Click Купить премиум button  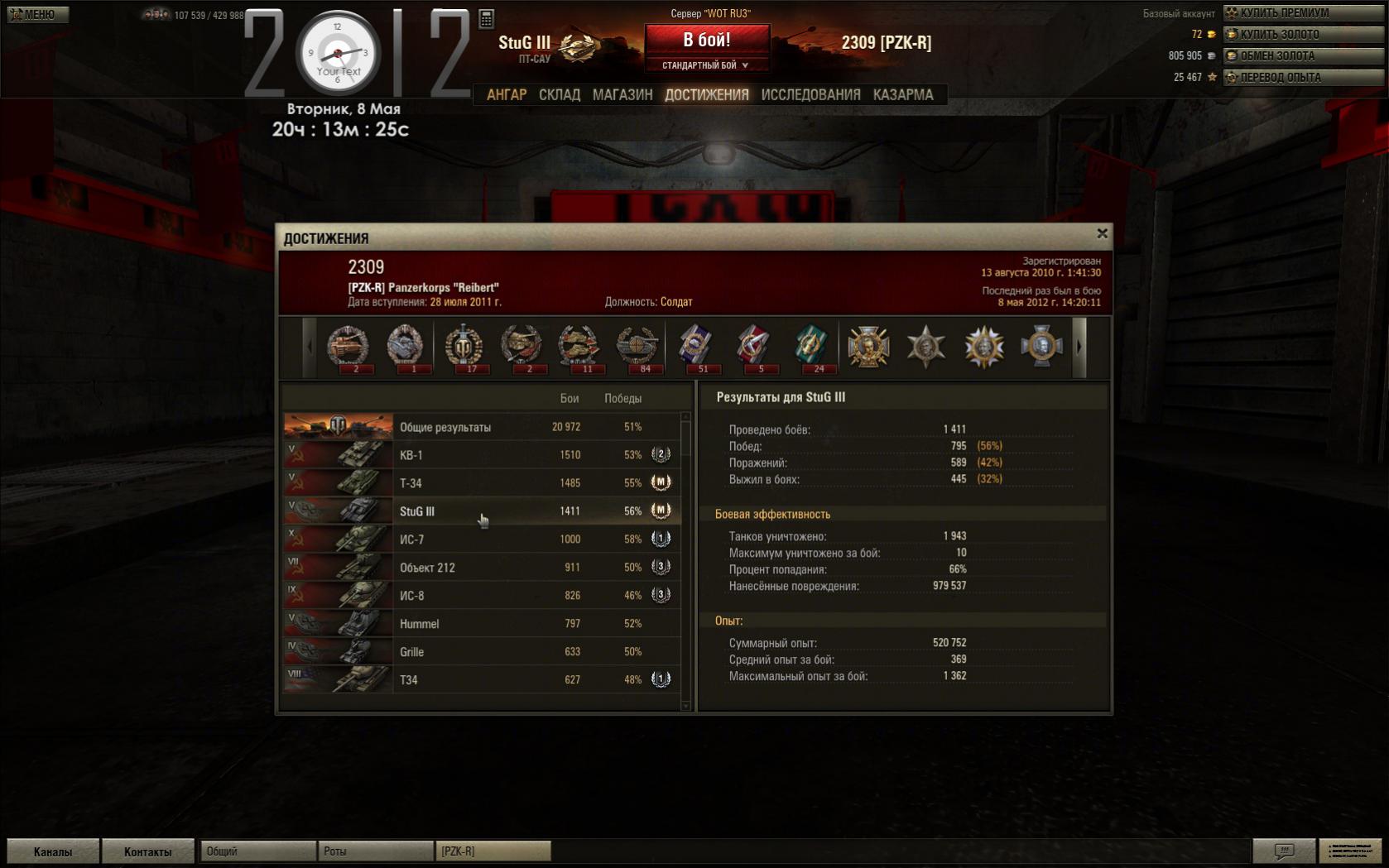[x=1303, y=12]
